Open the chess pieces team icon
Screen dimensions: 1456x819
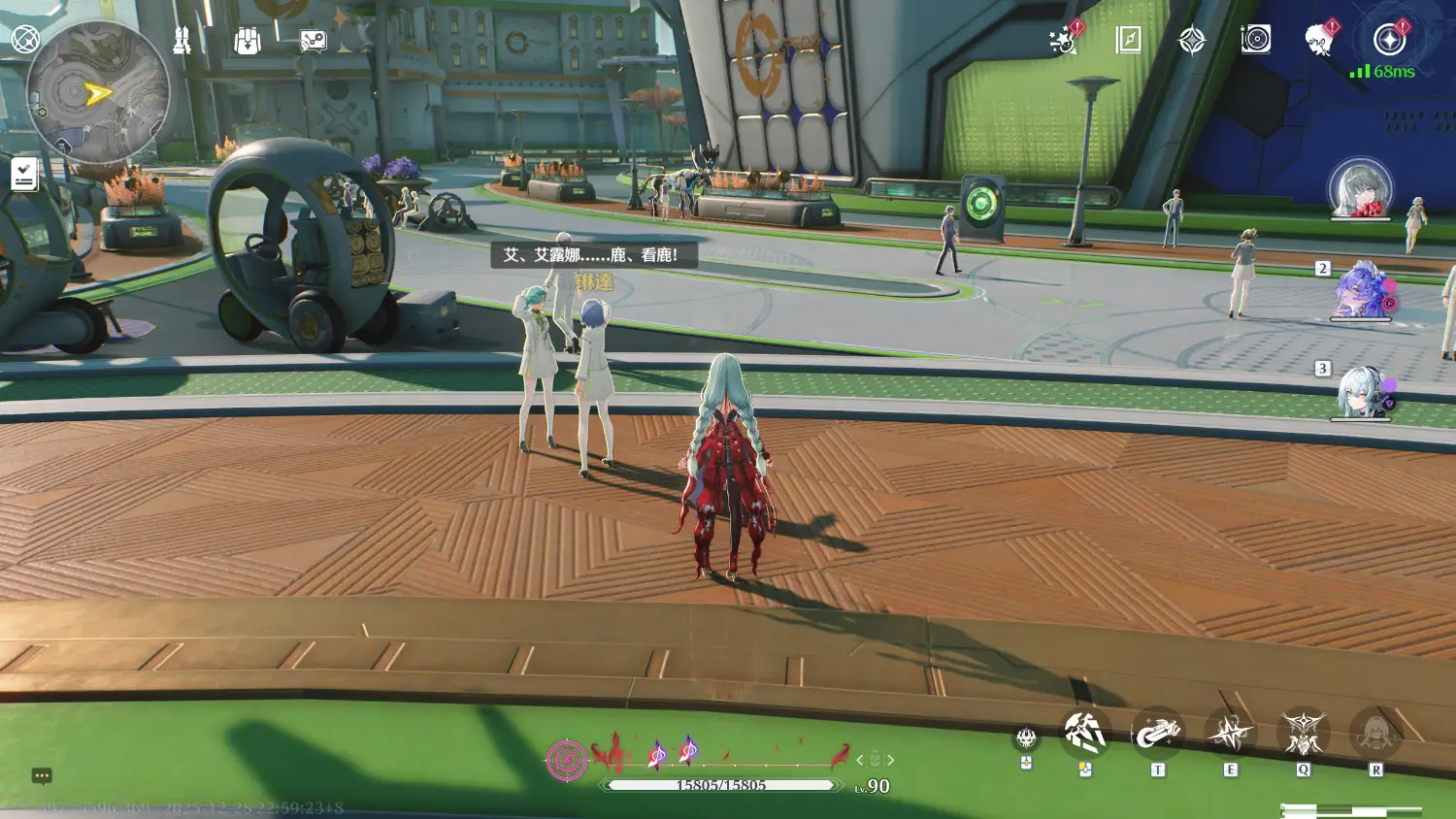pyautogui.click(x=182, y=40)
